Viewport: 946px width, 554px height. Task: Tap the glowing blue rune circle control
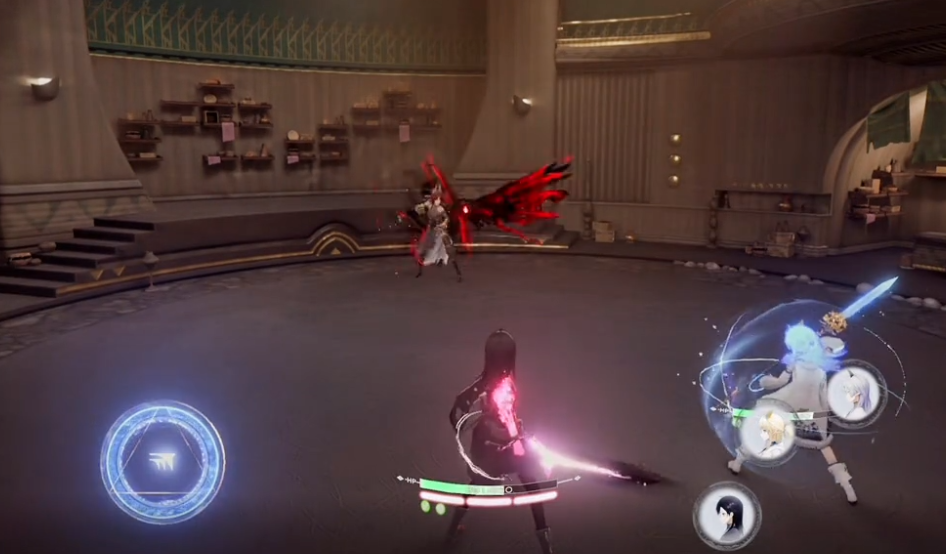162,462
